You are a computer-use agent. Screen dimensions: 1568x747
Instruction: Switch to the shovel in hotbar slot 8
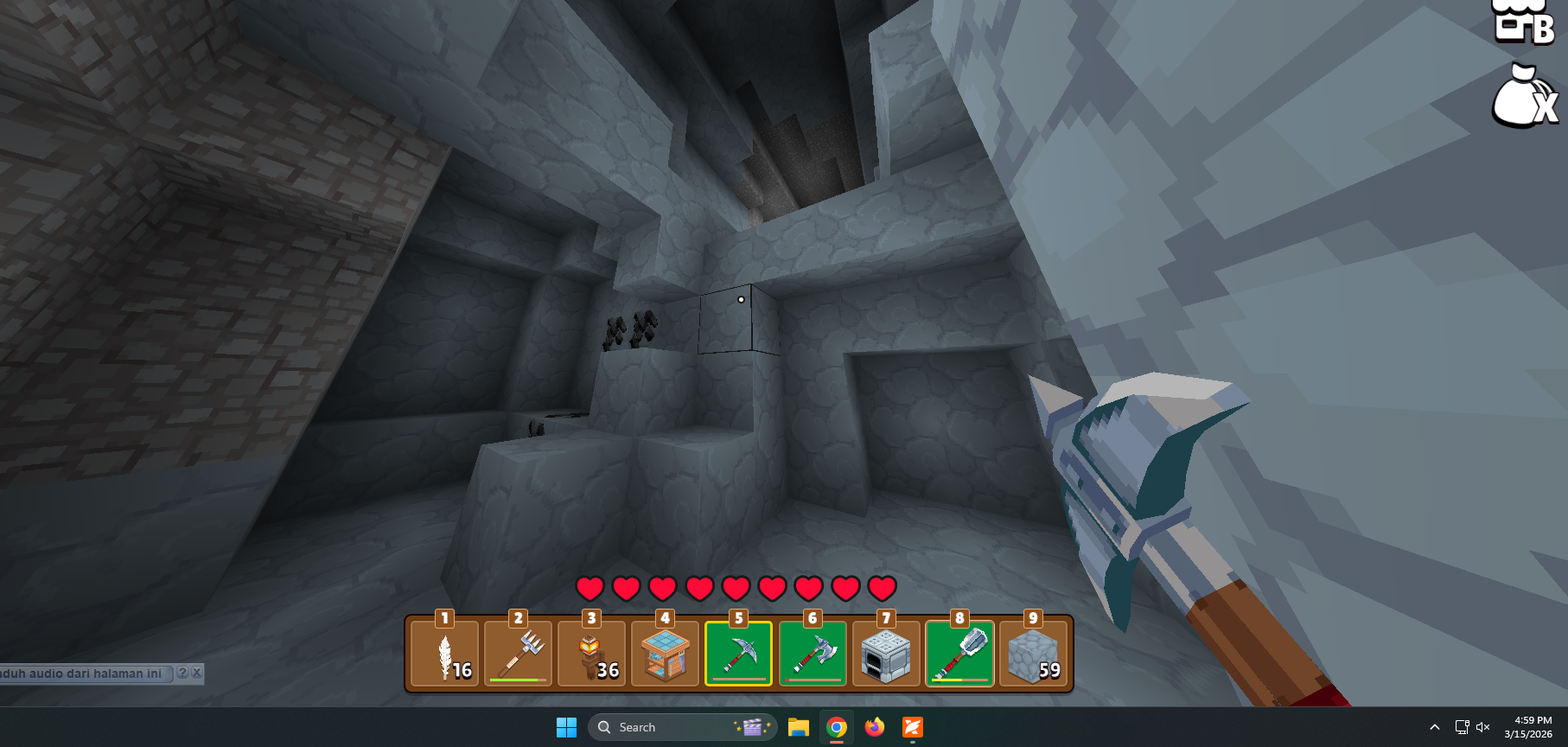[959, 654]
